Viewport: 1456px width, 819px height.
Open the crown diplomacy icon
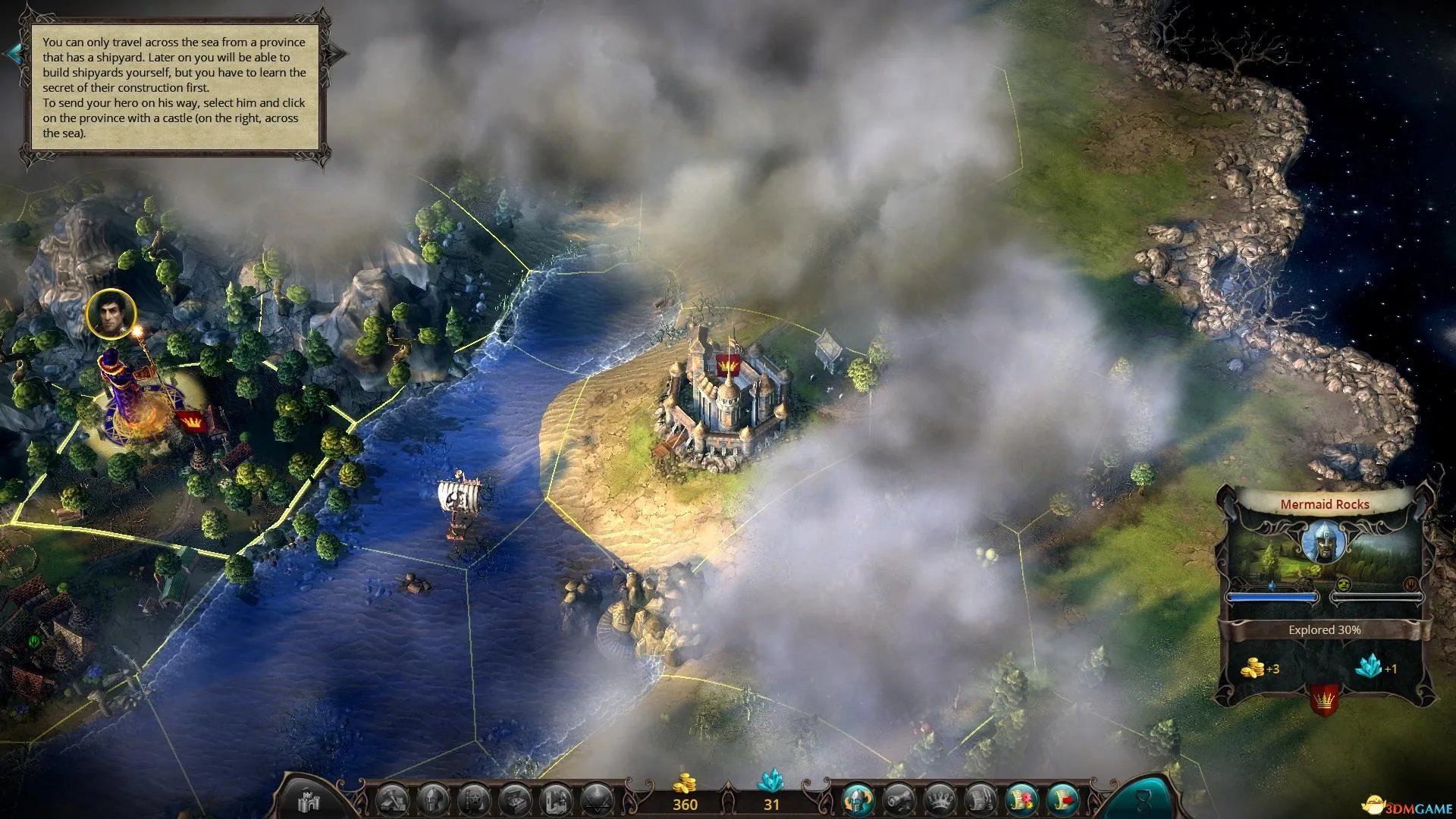[940, 799]
